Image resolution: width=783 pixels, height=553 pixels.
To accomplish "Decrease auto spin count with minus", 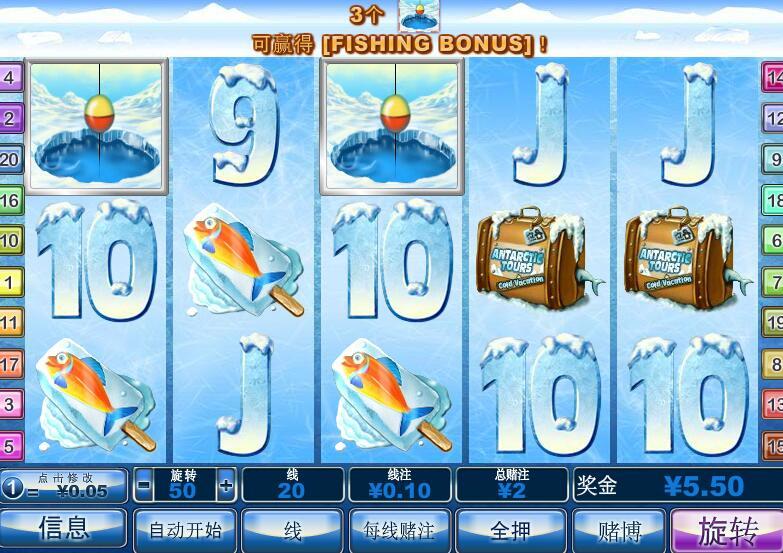I will tap(144, 486).
